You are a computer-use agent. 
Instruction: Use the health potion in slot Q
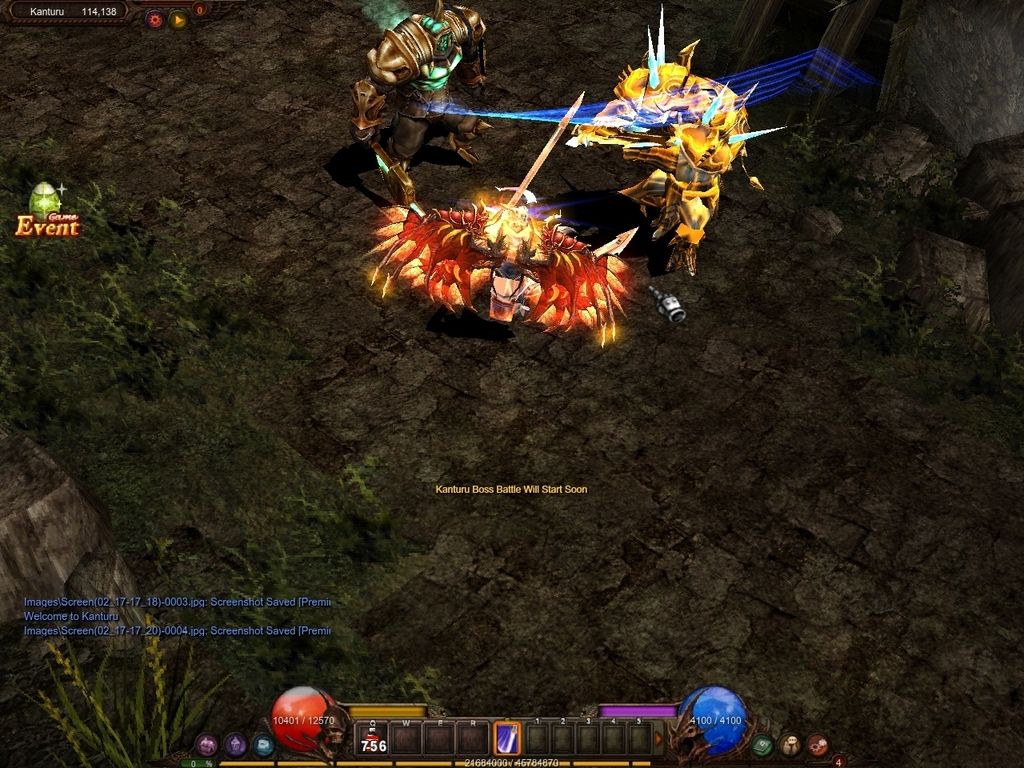373,739
